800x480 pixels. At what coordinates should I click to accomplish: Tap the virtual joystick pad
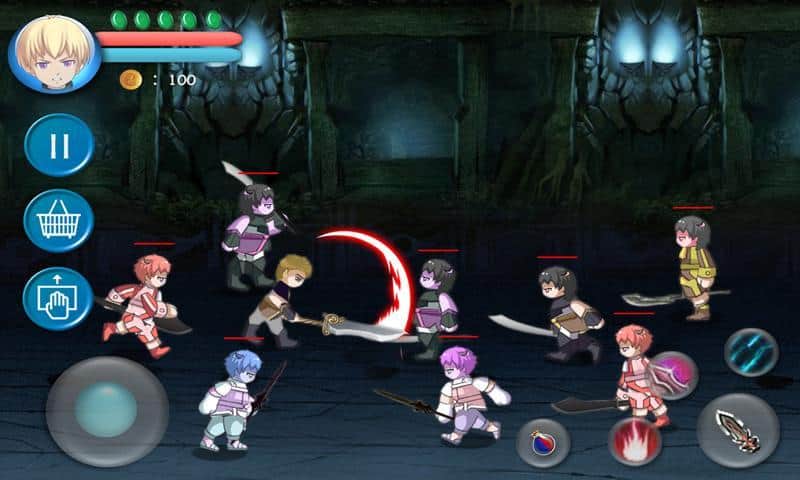106,409
